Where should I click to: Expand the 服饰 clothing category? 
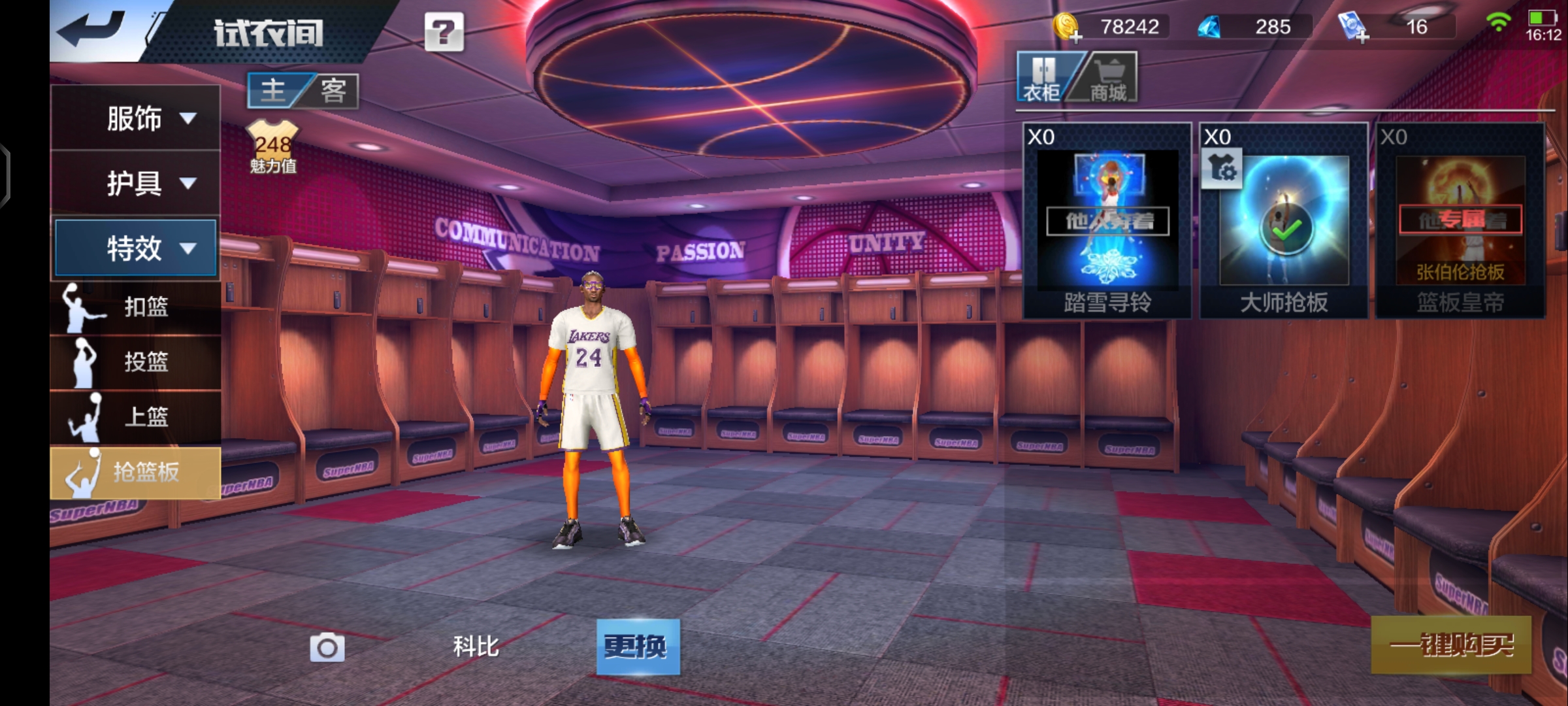(135, 118)
